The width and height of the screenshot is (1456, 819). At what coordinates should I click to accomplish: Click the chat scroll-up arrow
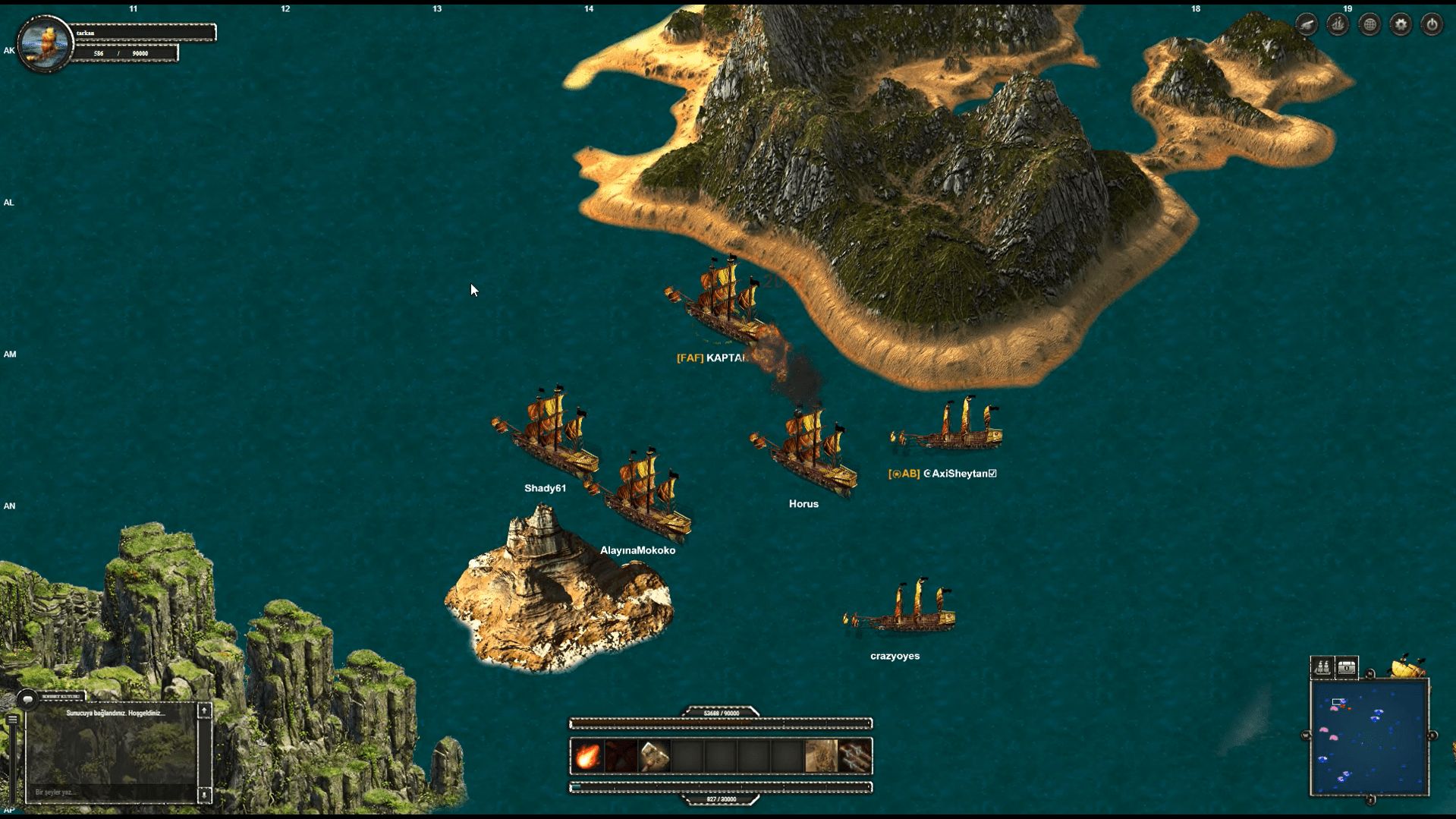(x=204, y=711)
